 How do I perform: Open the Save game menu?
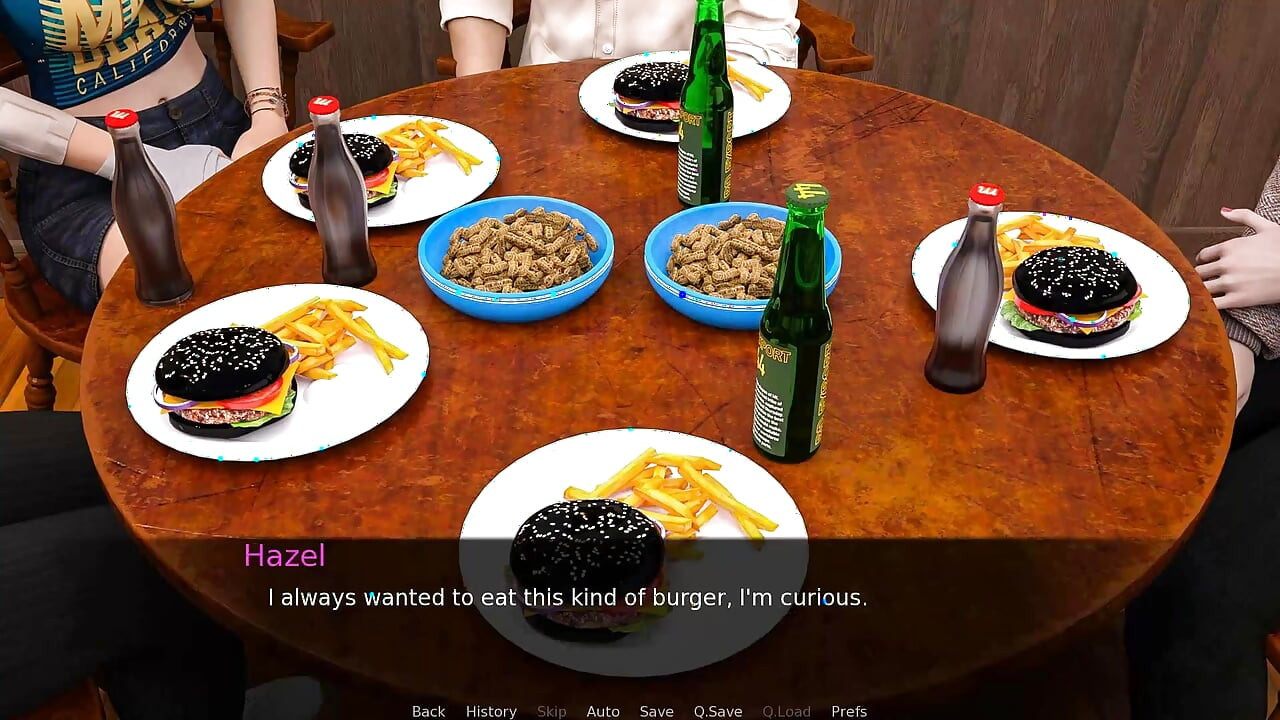tap(656, 711)
